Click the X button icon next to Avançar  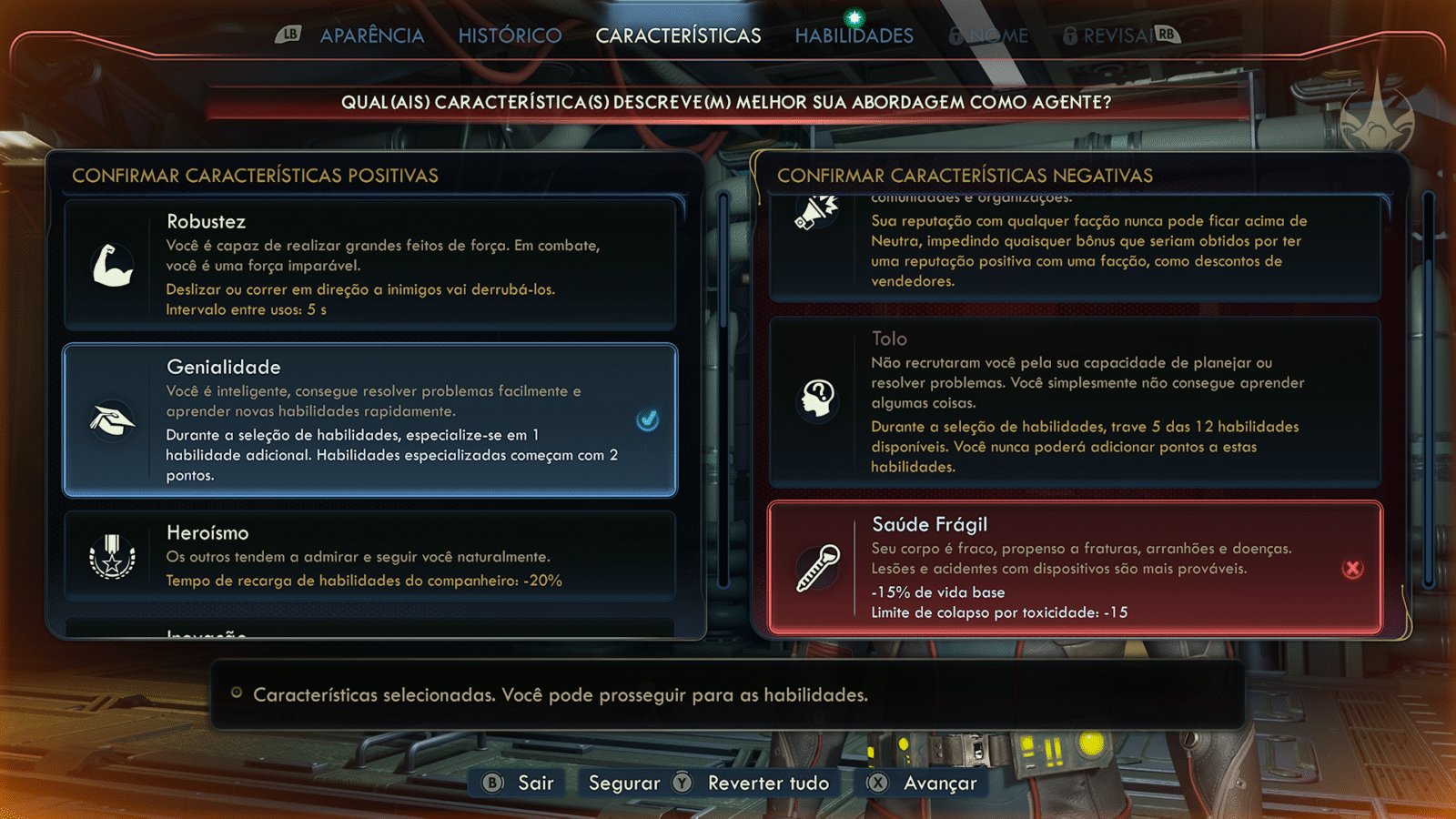point(877,783)
